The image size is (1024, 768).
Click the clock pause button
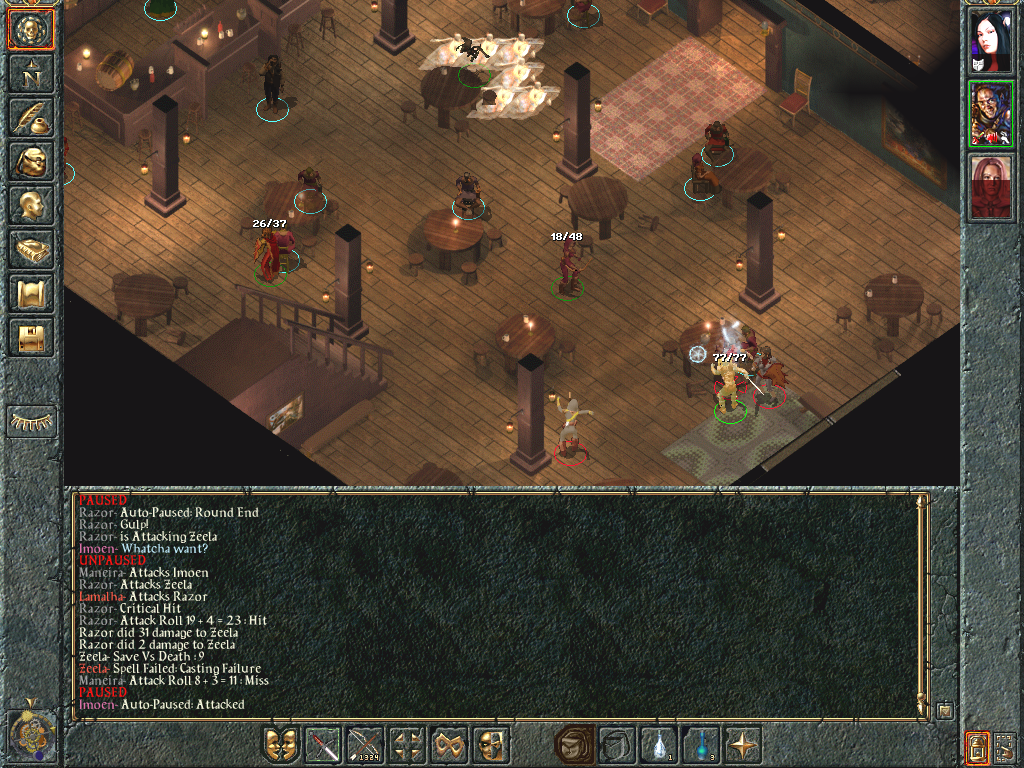tap(31, 735)
